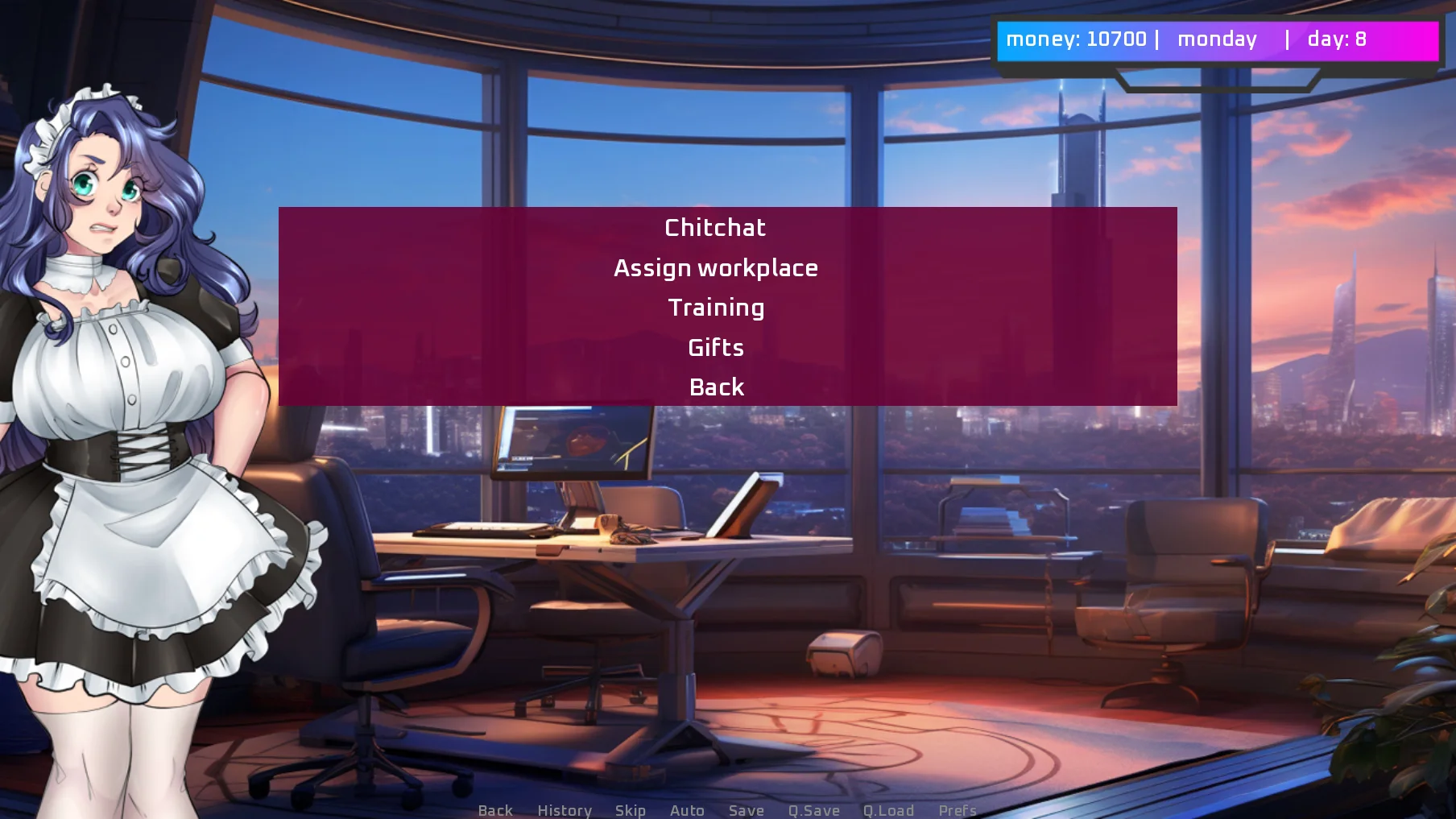Quick save with Q.Save
The image size is (1456, 819).
click(813, 810)
